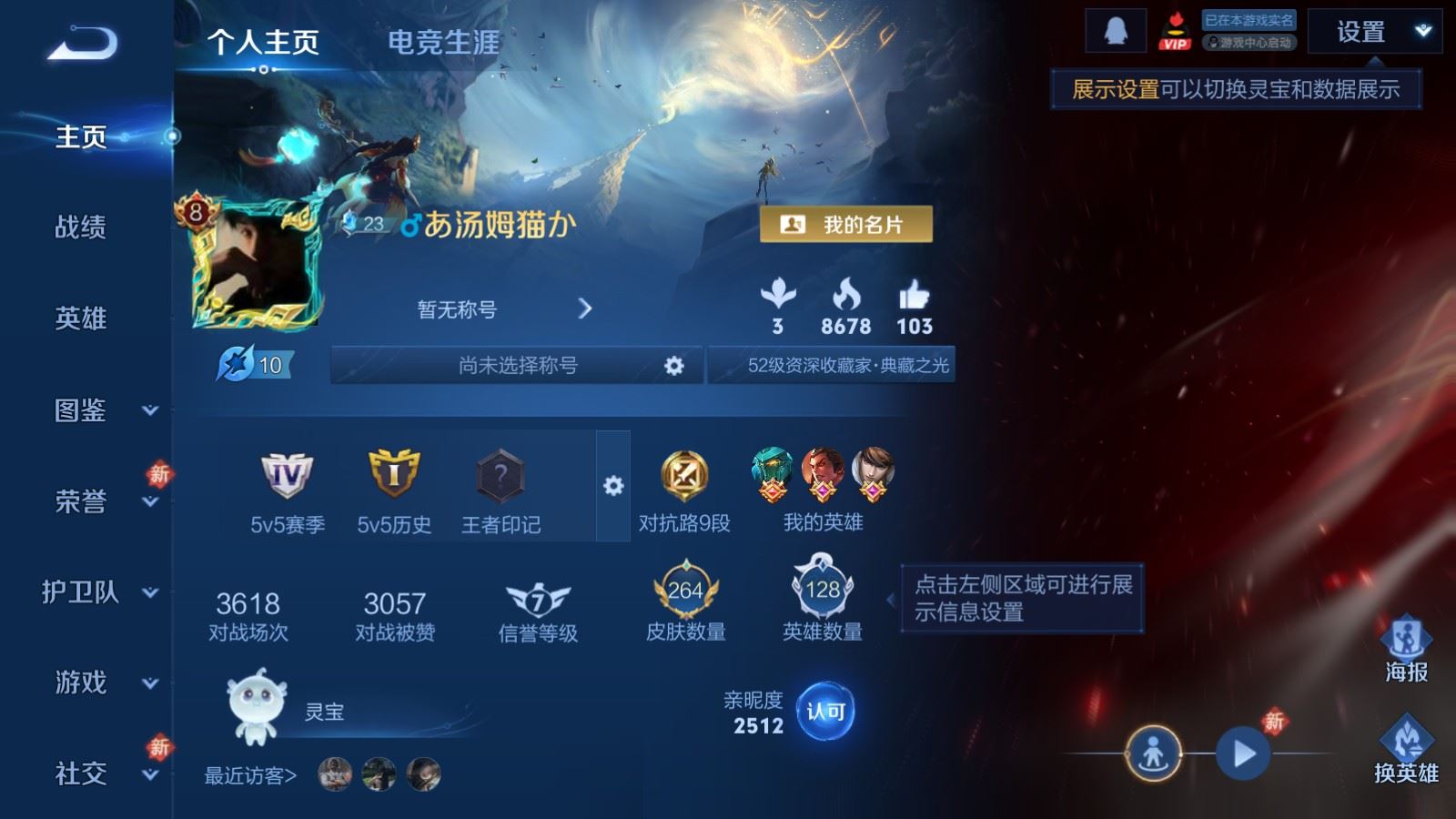Tap the 认可 intimacy button

pos(825,711)
